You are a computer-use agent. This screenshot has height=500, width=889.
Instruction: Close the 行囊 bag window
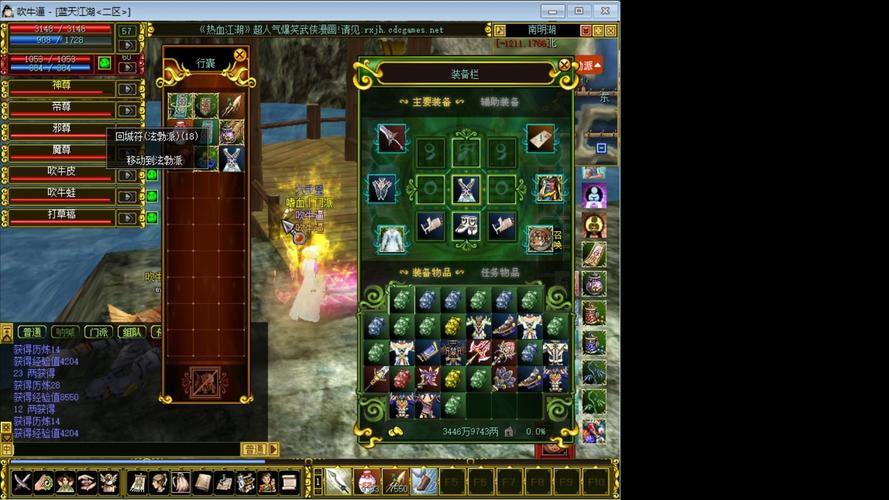(240, 56)
